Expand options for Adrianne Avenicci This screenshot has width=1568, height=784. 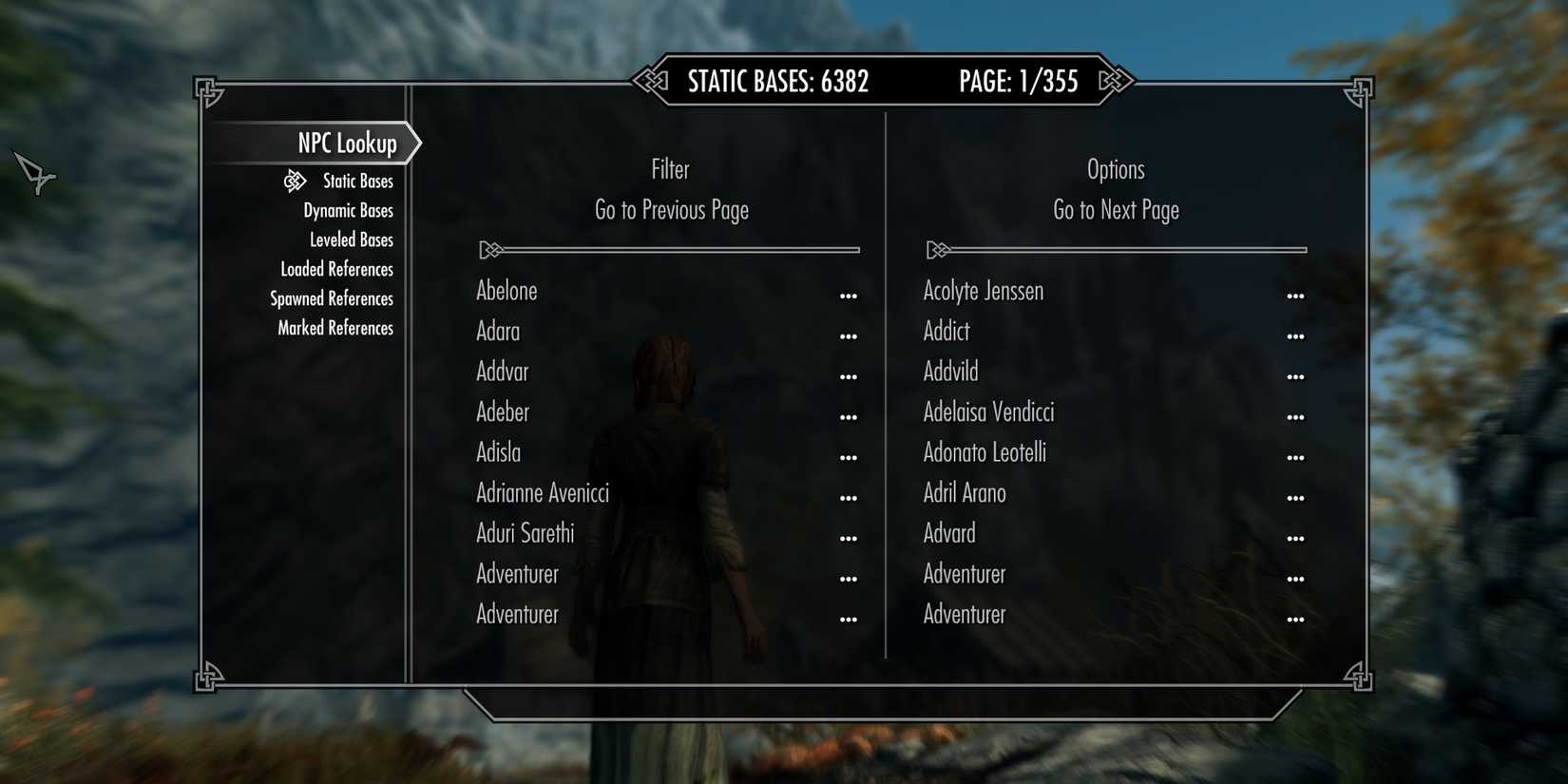coord(849,497)
